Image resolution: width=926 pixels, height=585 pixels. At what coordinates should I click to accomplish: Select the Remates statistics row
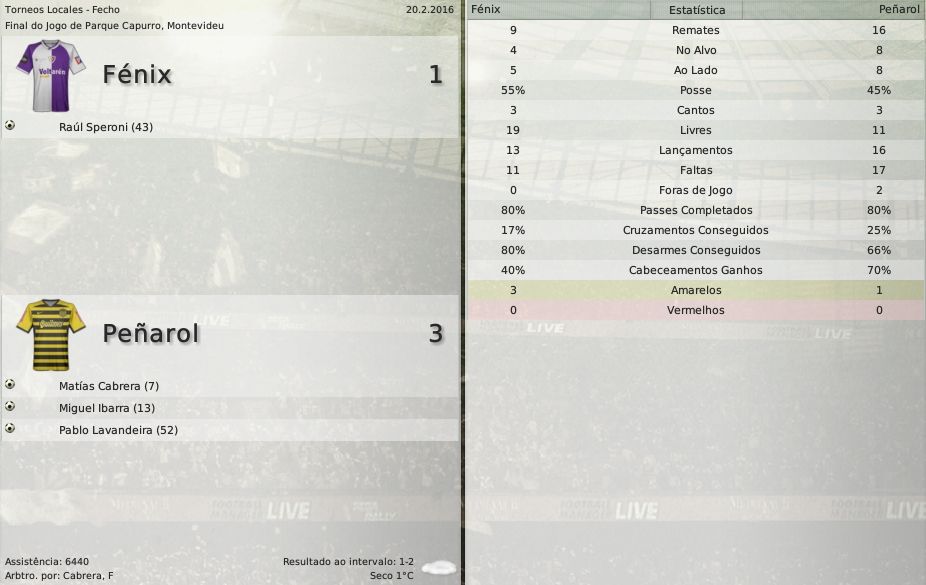696,31
